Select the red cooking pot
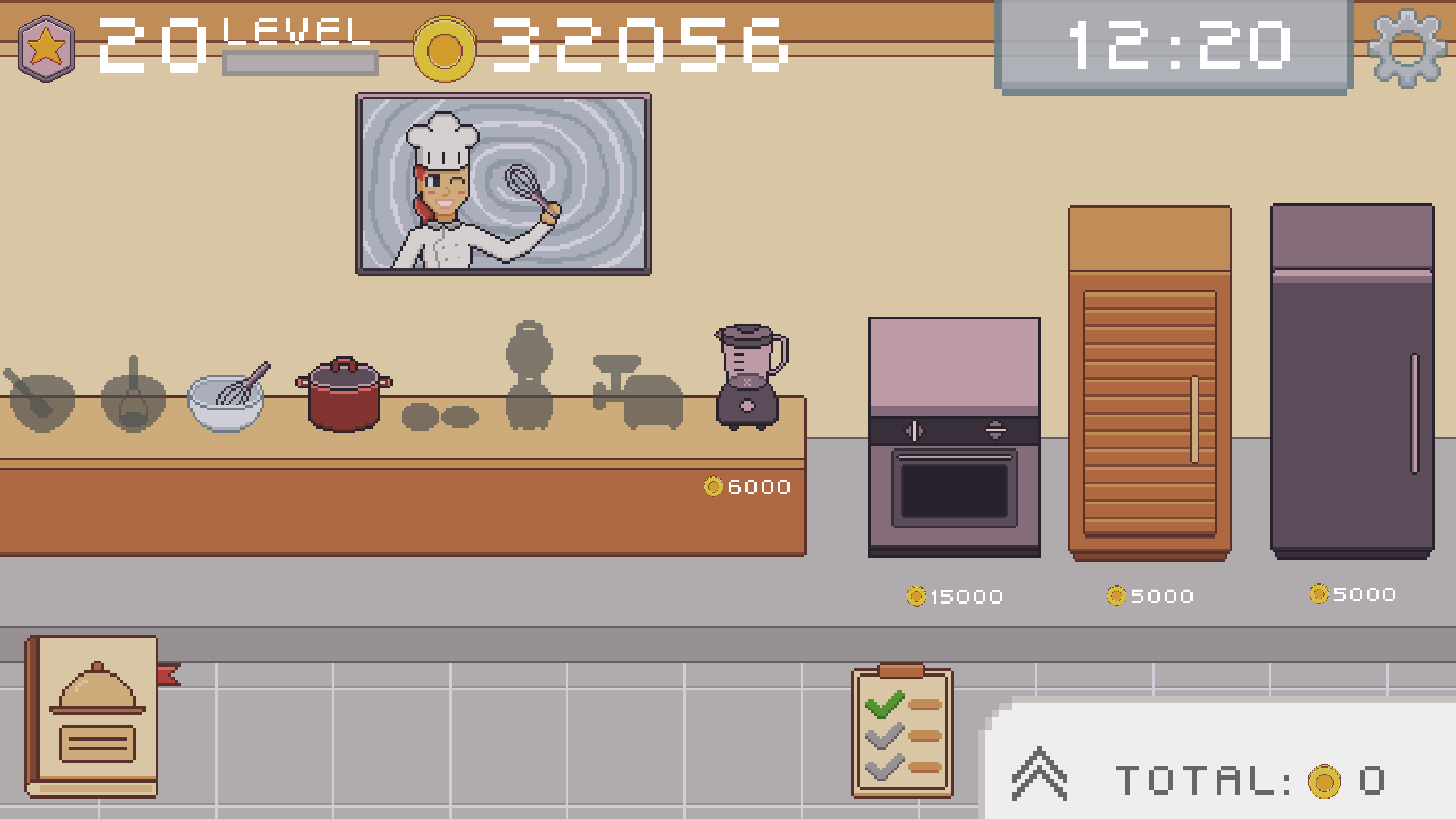The image size is (1456, 819). (x=345, y=396)
